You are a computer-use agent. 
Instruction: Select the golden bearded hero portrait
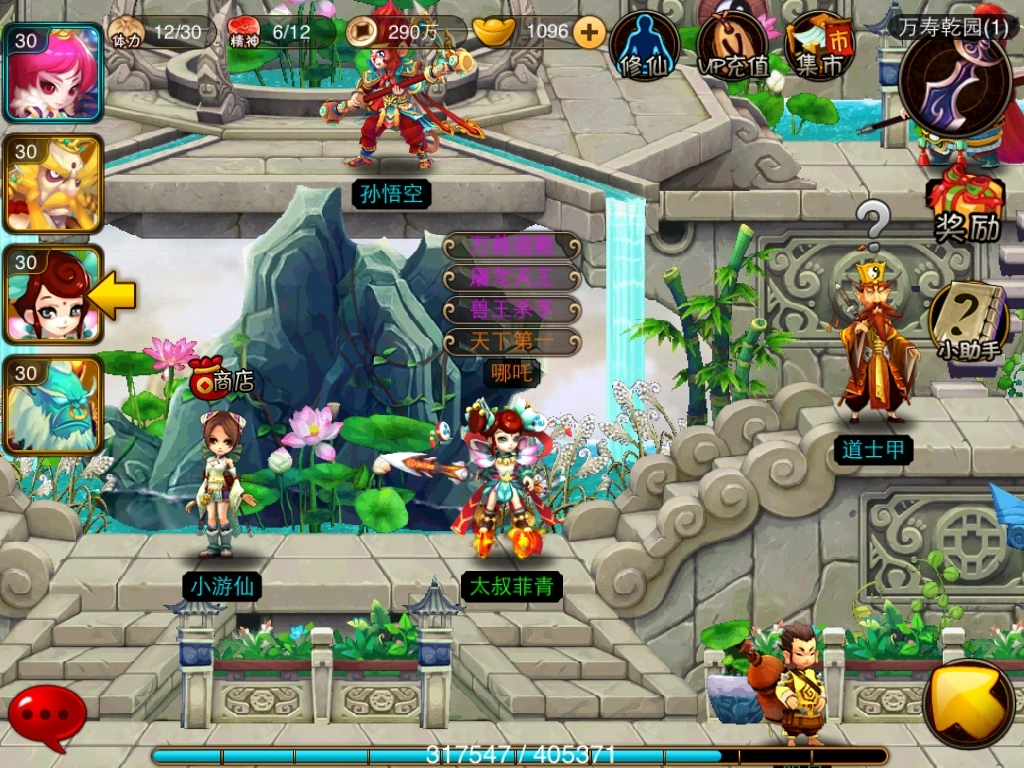(x=54, y=183)
